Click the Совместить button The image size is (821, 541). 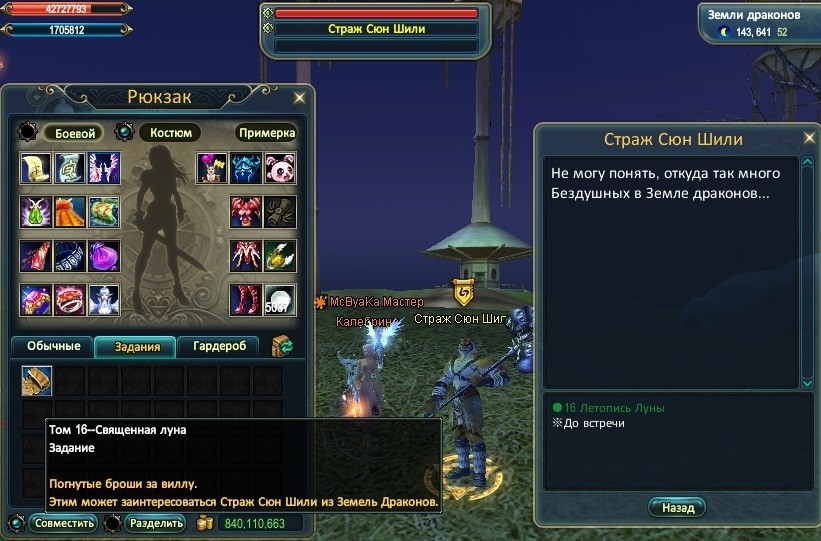[63, 523]
